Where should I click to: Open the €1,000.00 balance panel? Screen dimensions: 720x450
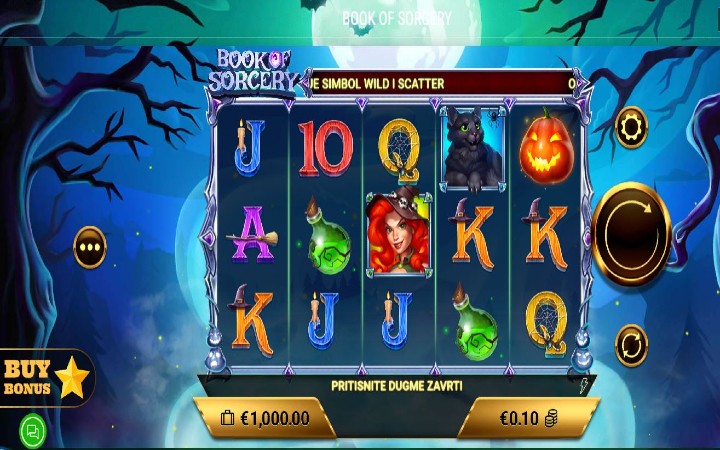[x=265, y=418]
